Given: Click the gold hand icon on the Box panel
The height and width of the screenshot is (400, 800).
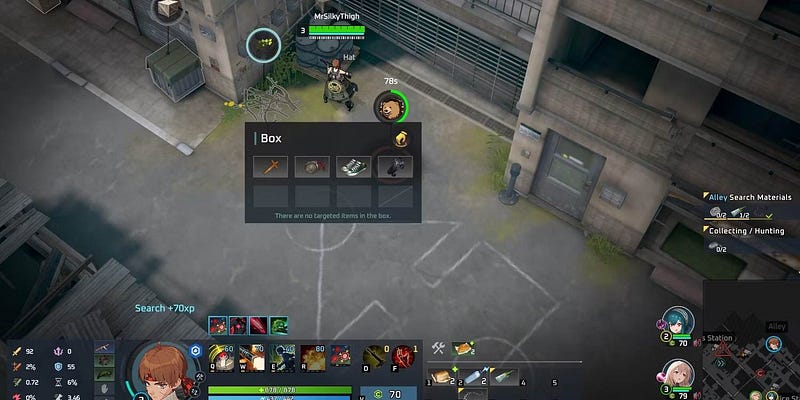Looking at the screenshot, I should (x=401, y=138).
